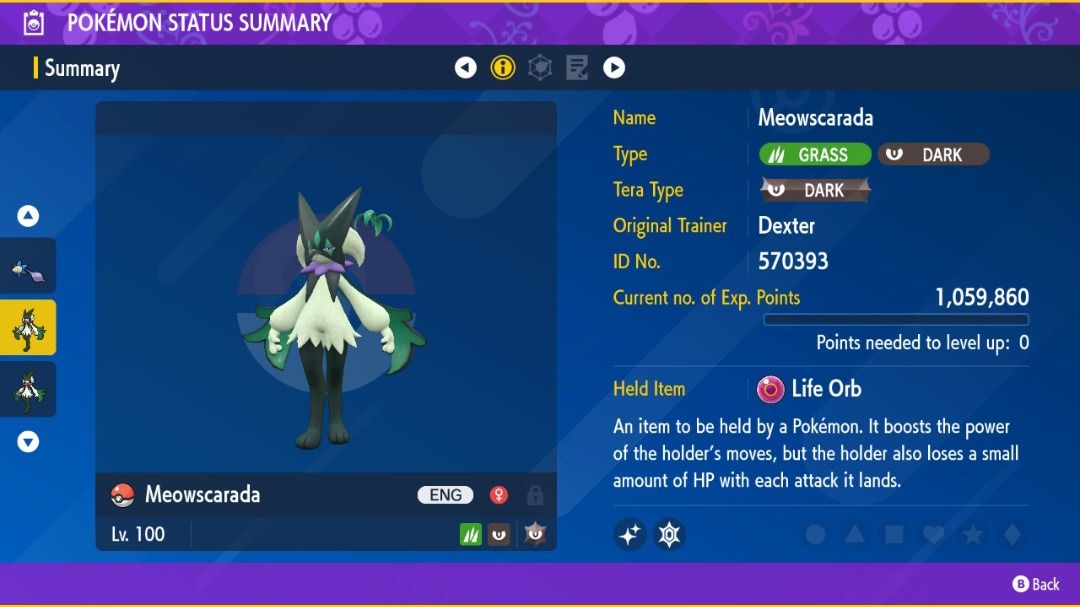Click the up arrow above party list

click(x=28, y=215)
